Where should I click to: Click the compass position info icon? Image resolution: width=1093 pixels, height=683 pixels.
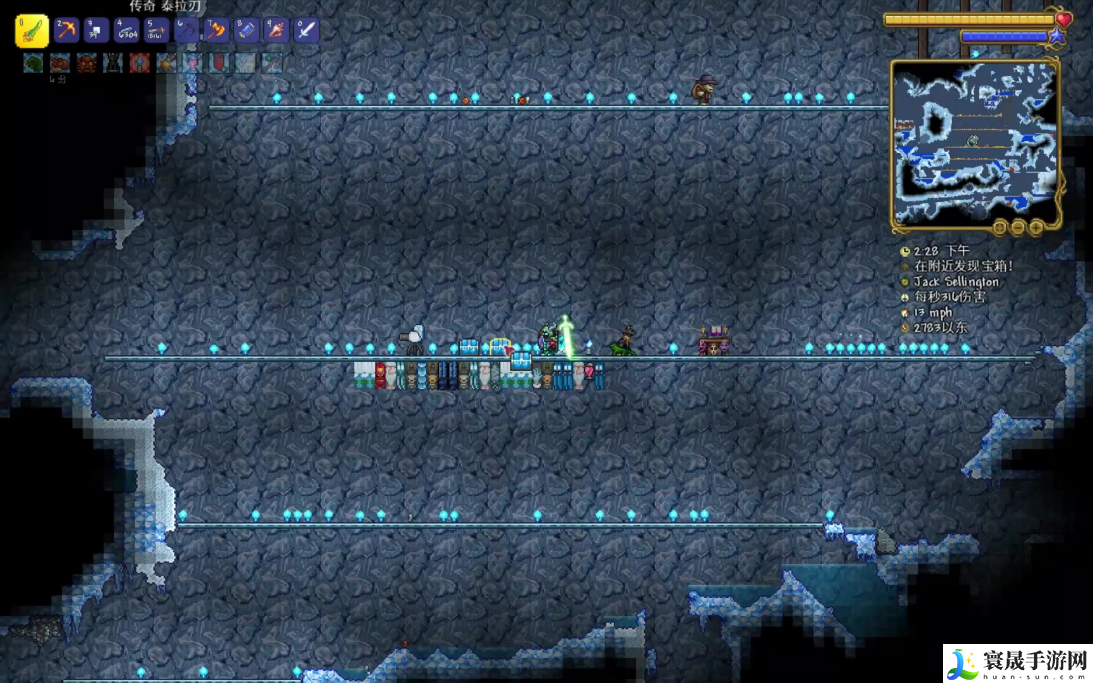point(905,328)
